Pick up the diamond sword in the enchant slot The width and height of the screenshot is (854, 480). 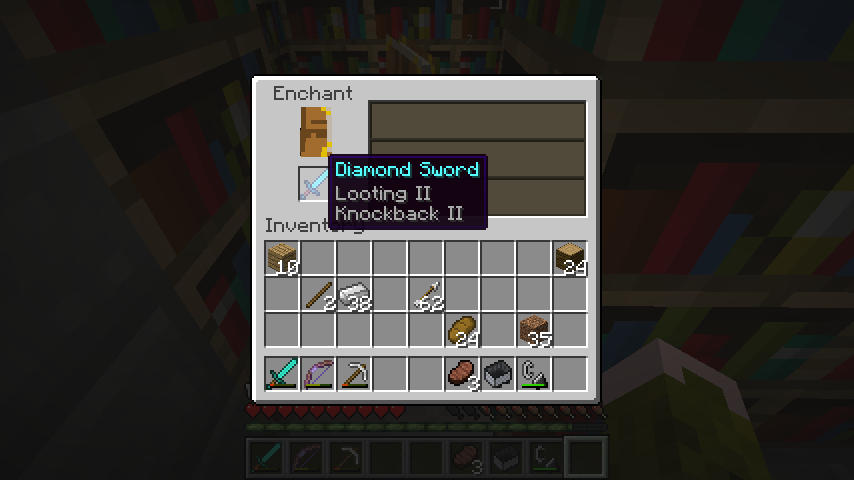click(314, 184)
